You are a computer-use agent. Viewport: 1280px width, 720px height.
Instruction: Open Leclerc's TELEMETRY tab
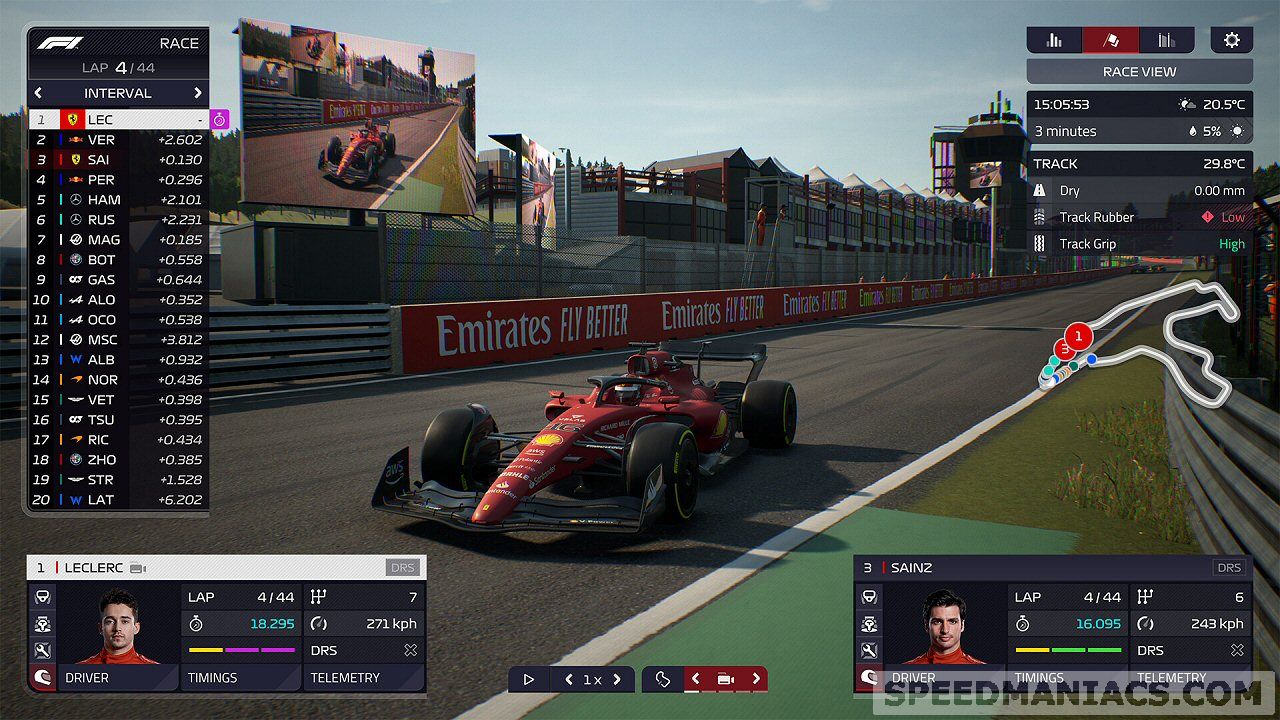[364, 678]
